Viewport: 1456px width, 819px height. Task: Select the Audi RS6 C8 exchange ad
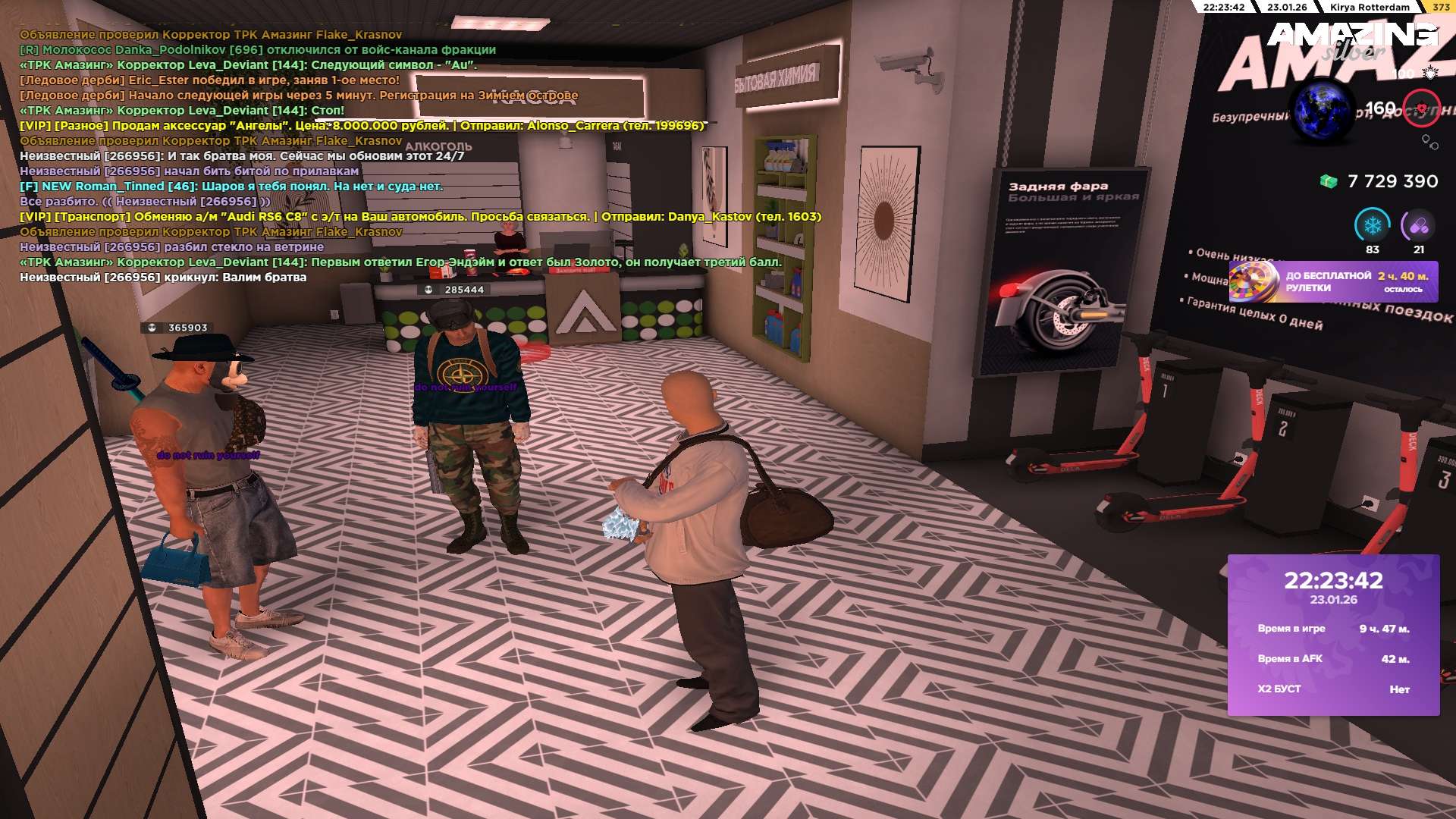[420, 217]
